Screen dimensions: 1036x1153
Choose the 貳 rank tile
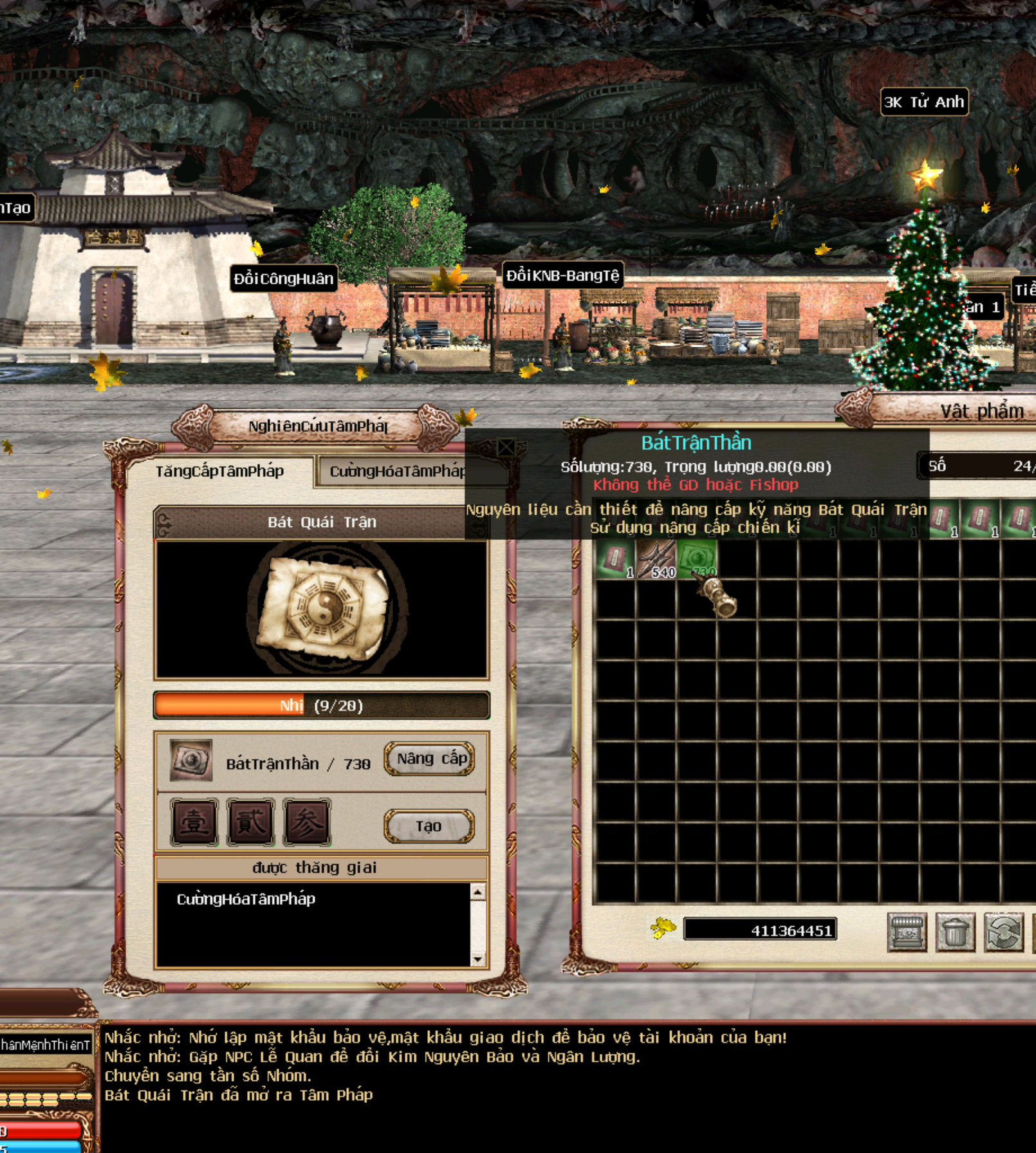[250, 822]
